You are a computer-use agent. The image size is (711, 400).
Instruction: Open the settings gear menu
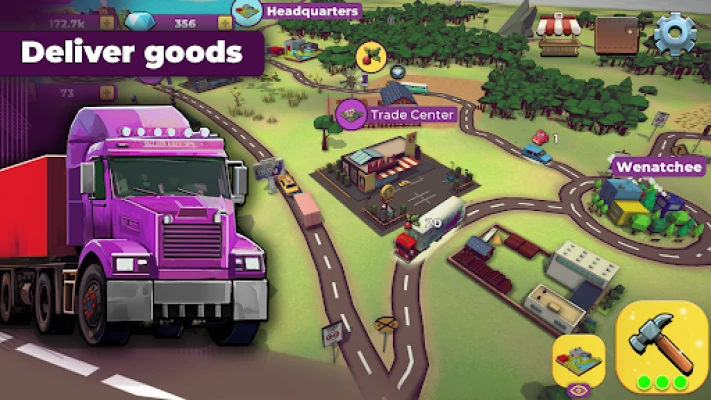pyautogui.click(x=674, y=33)
